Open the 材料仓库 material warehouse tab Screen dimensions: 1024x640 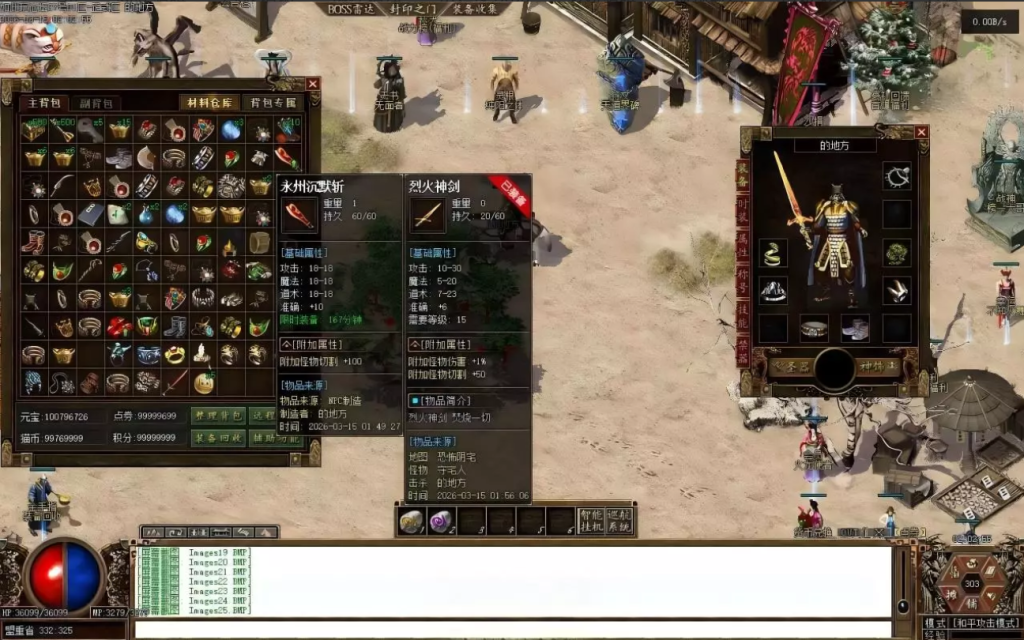(x=209, y=103)
